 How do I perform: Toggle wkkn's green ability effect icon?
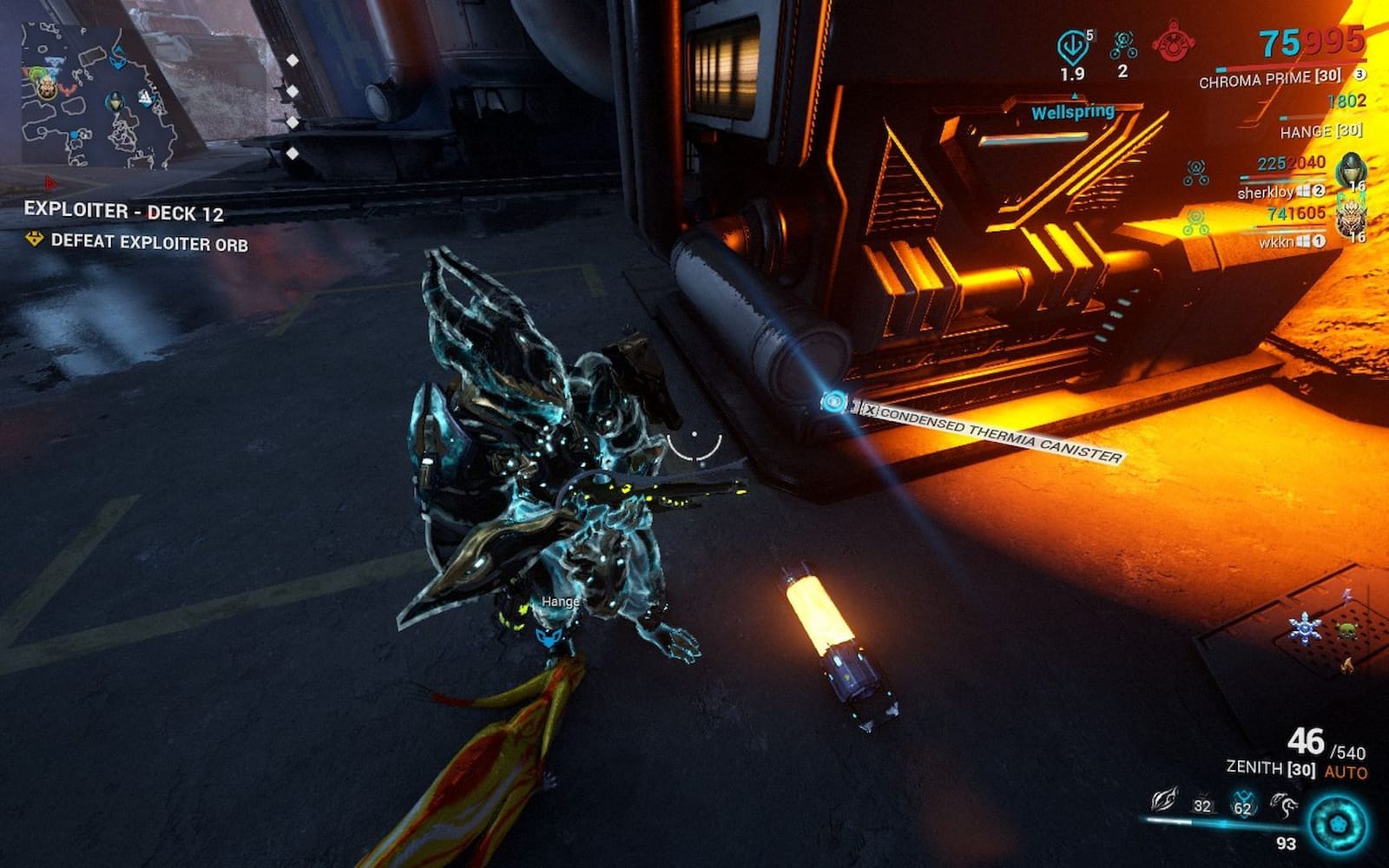click(1195, 221)
